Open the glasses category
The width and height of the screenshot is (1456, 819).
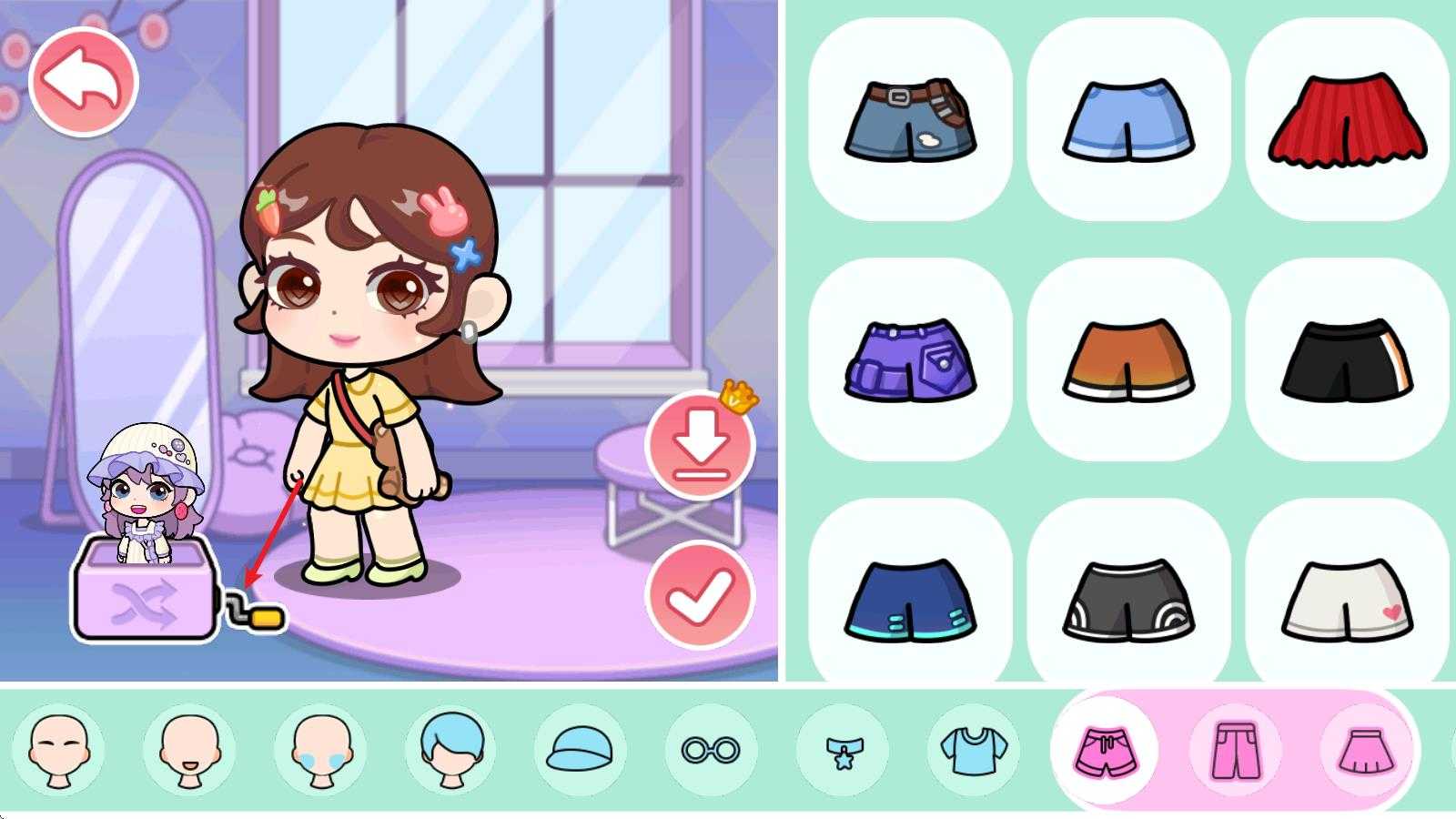click(711, 751)
